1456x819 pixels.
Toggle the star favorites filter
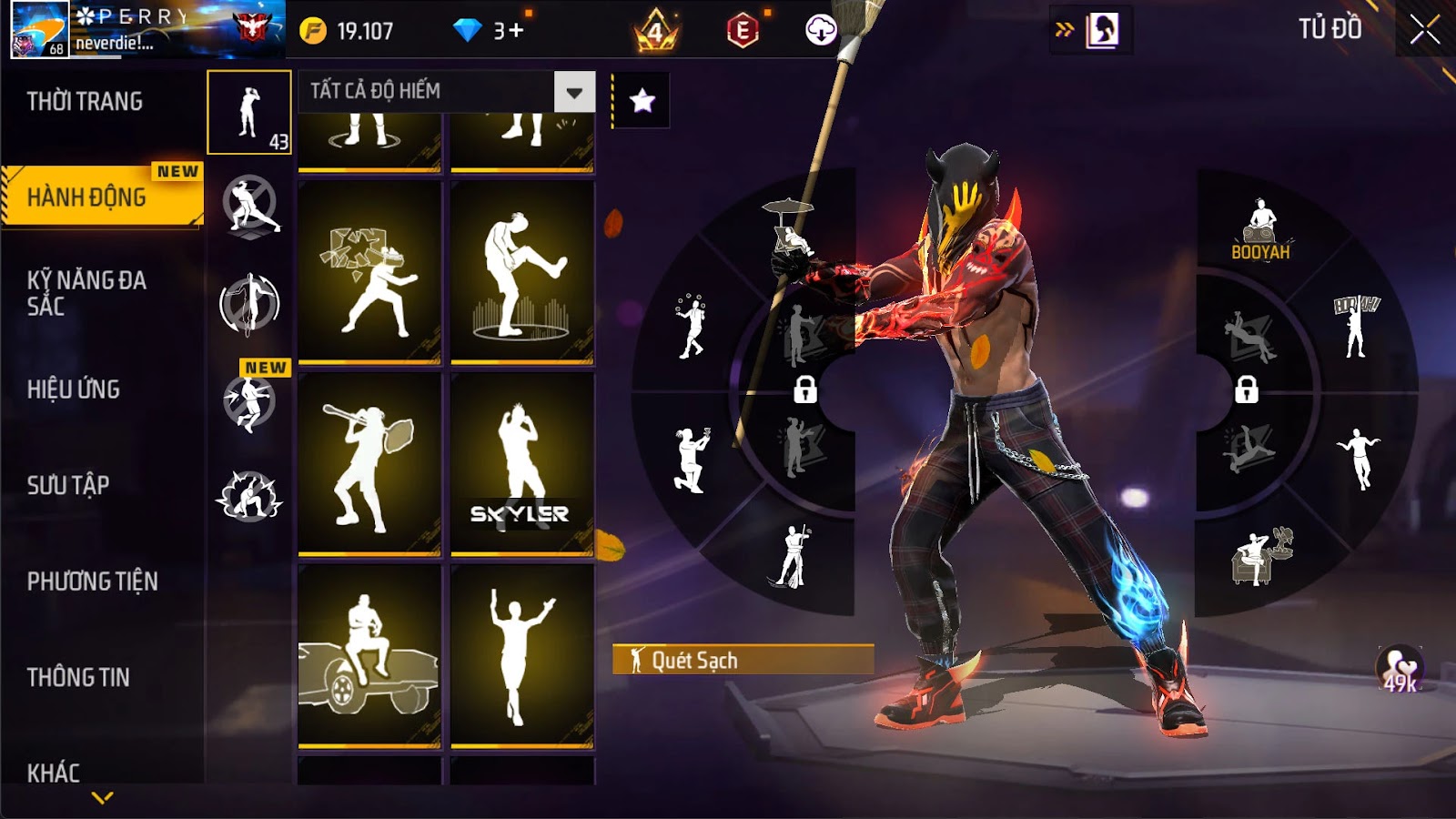click(x=642, y=100)
